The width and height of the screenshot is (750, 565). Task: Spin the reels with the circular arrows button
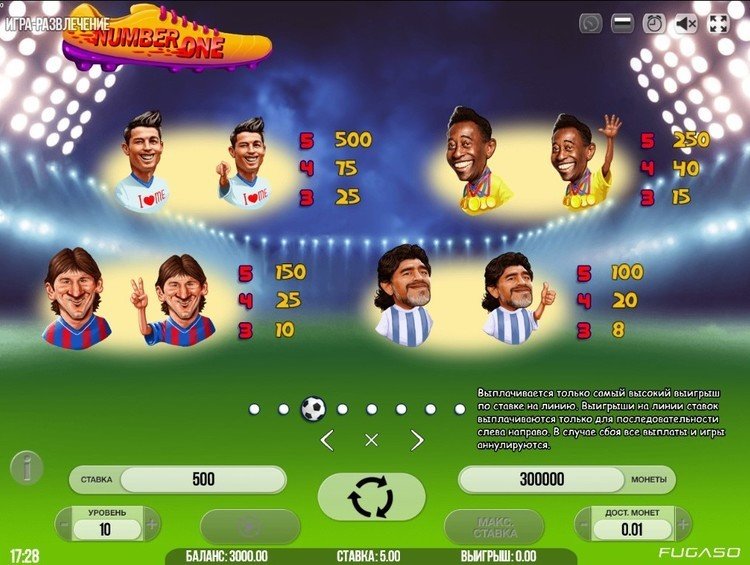[371, 496]
